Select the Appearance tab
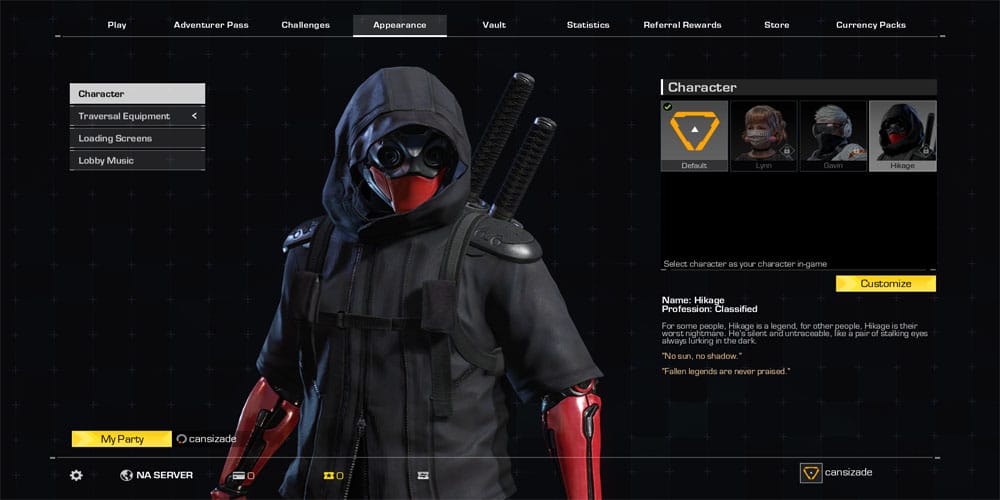The height and width of the screenshot is (500, 1000). pyautogui.click(x=399, y=25)
